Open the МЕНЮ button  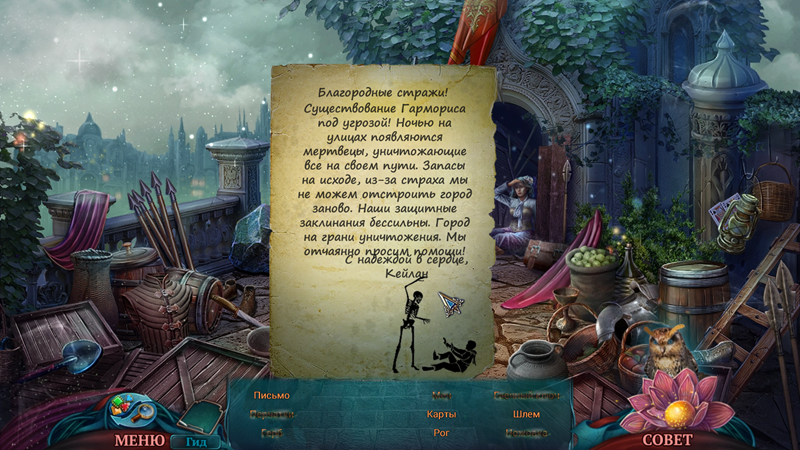pyautogui.click(x=139, y=439)
